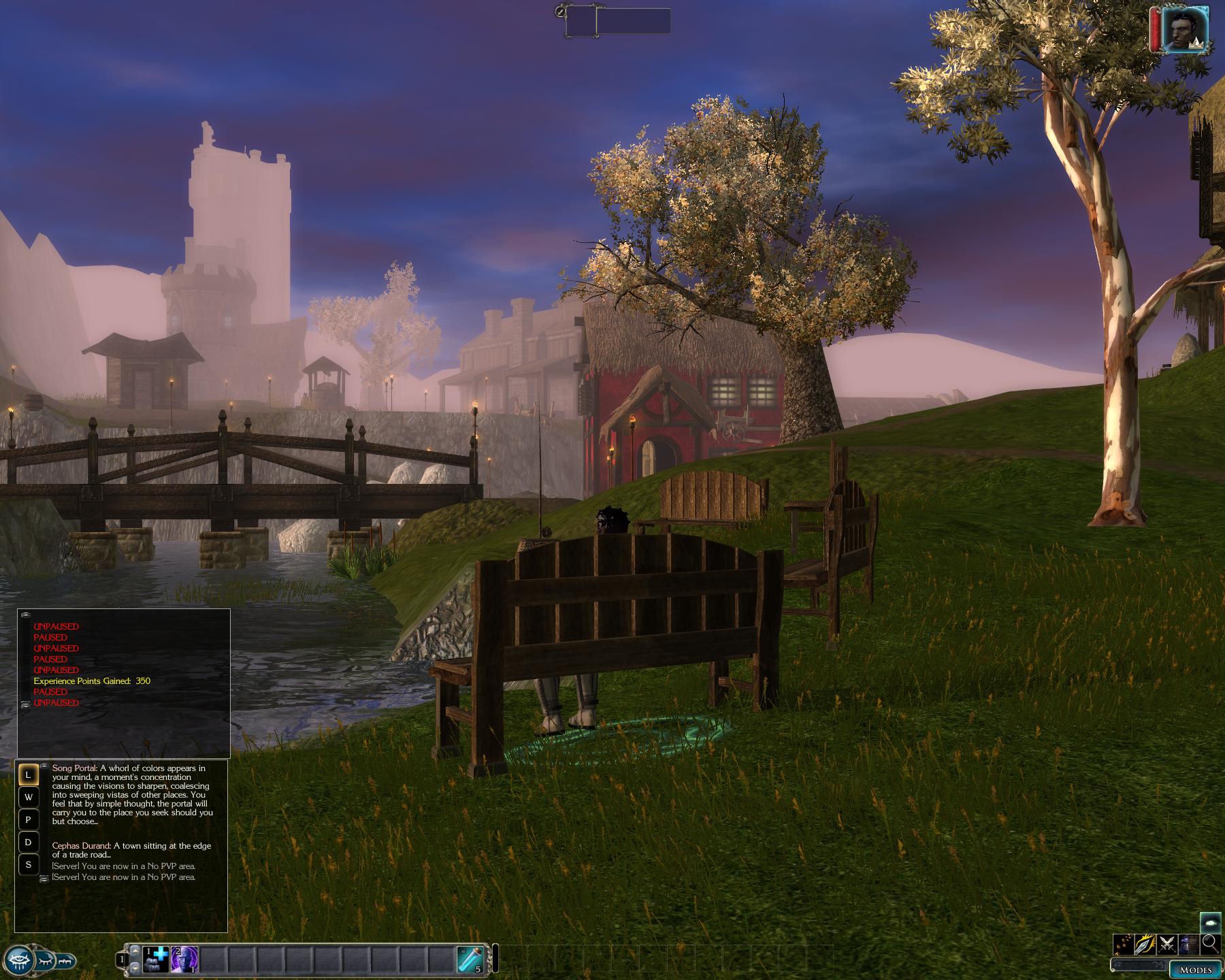Activate the purple face ability in slot 2
This screenshot has width=1225, height=980.
pos(184,960)
